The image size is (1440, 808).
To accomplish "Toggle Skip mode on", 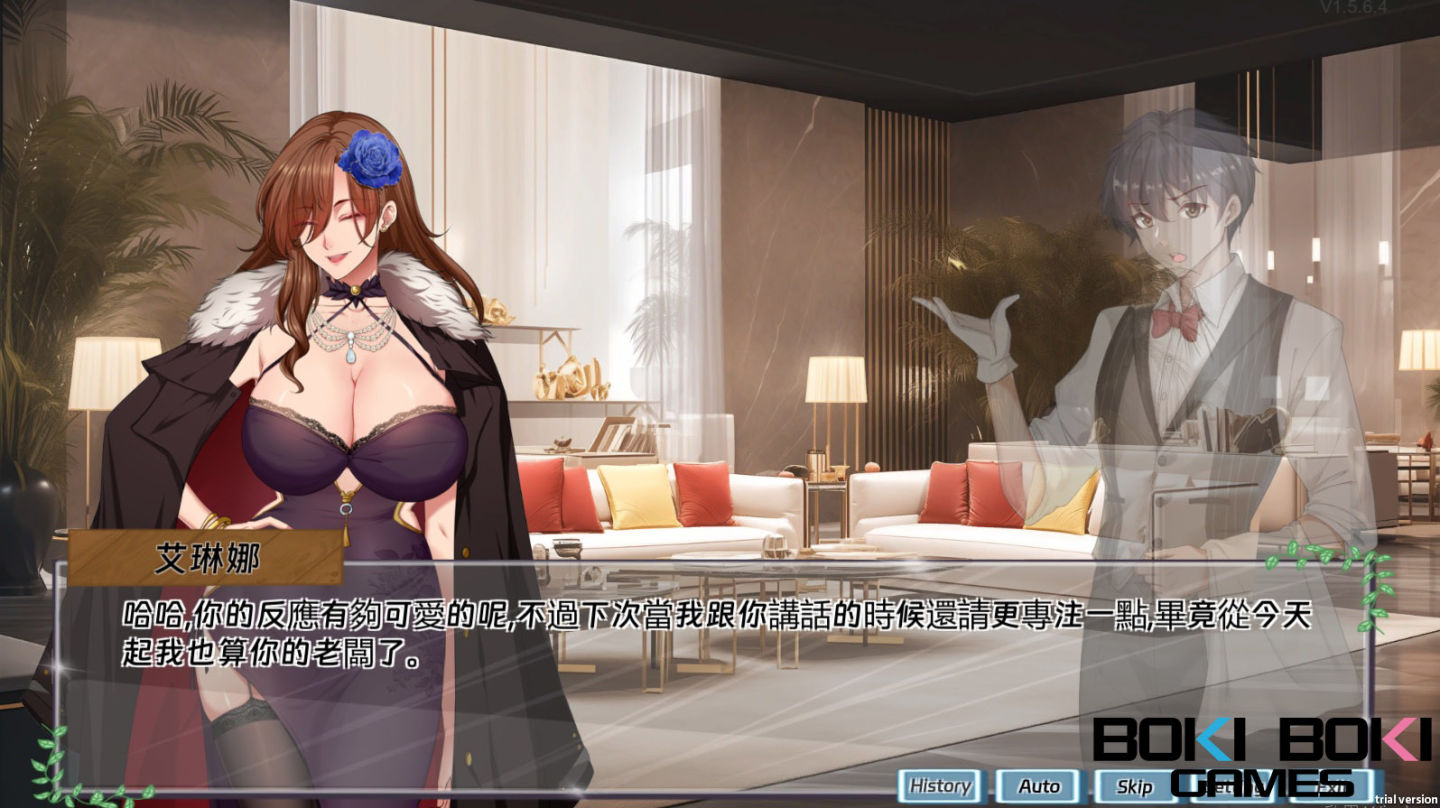I will click(x=1136, y=785).
